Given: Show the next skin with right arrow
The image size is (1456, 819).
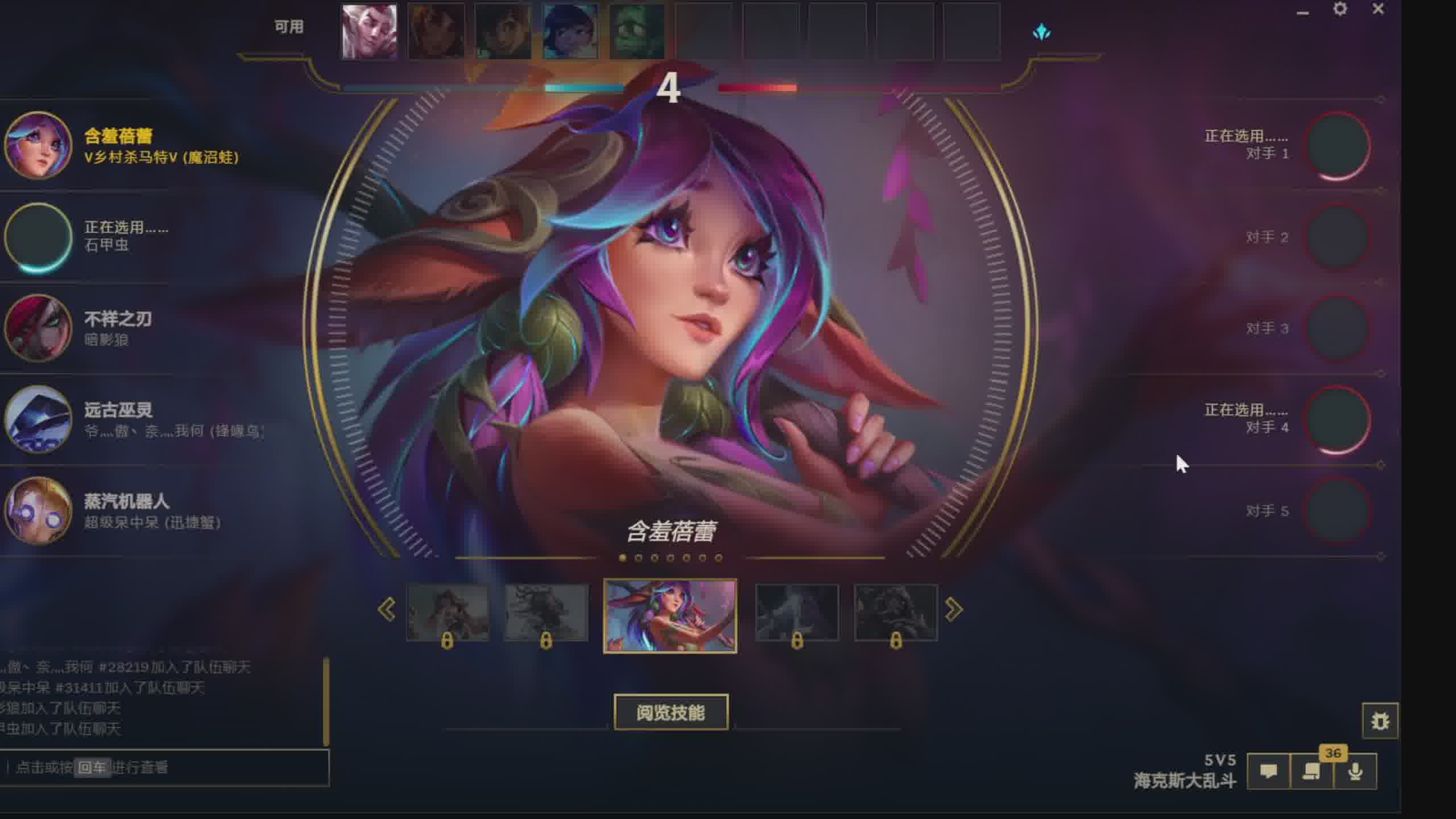Looking at the screenshot, I should pyautogui.click(x=954, y=610).
